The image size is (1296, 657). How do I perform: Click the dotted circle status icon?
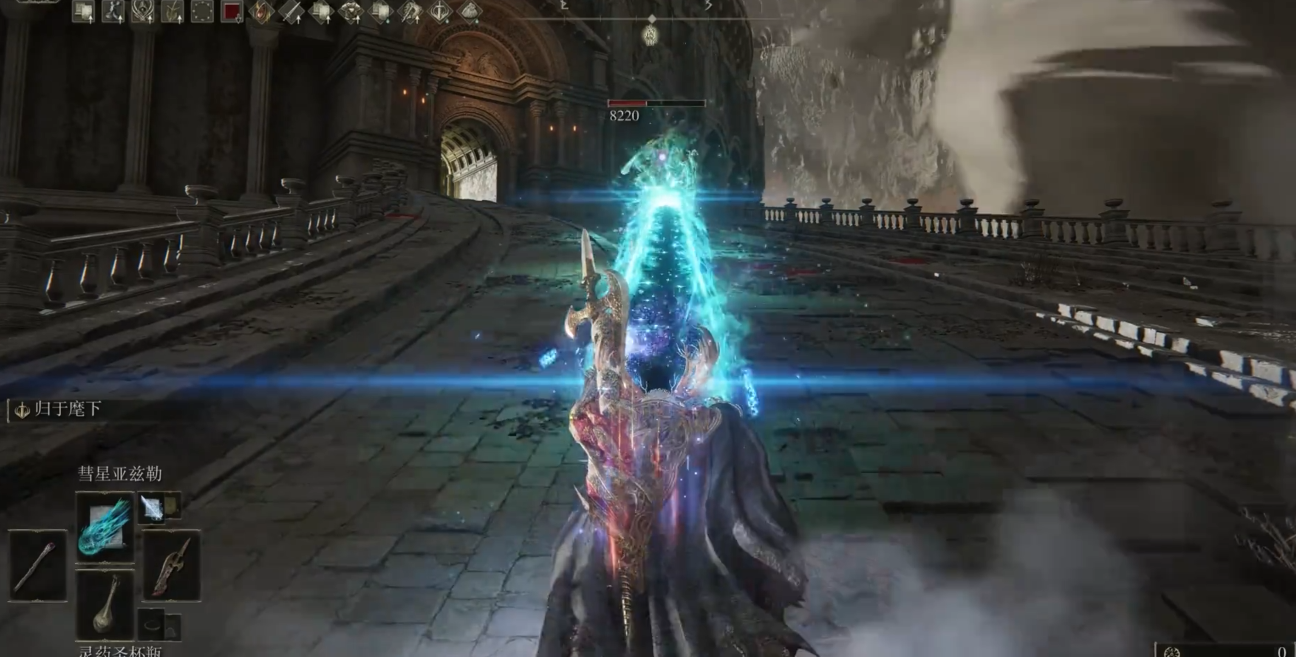point(202,12)
